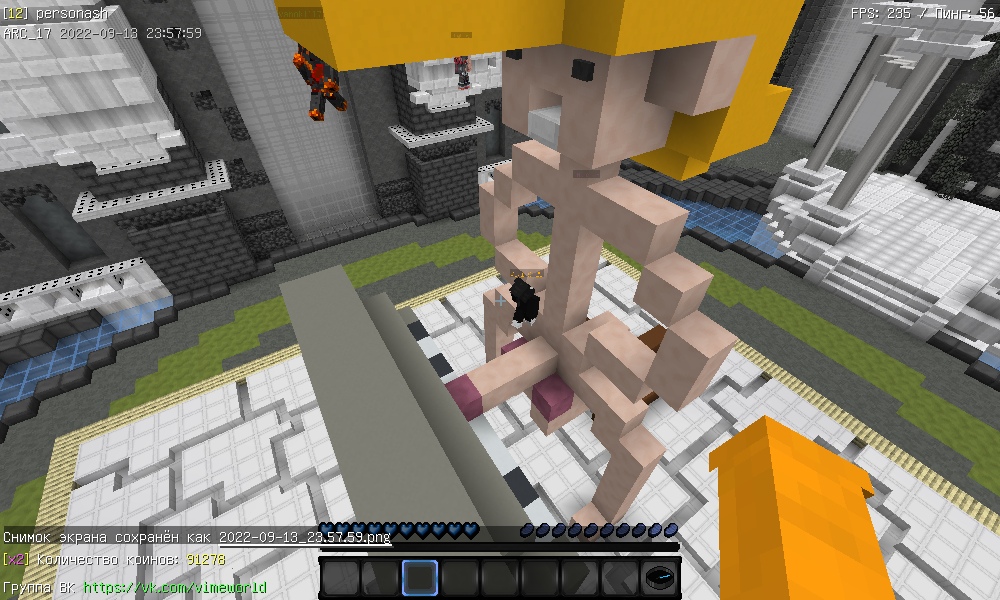Click the highlighted selected hotbar slot

(420, 578)
